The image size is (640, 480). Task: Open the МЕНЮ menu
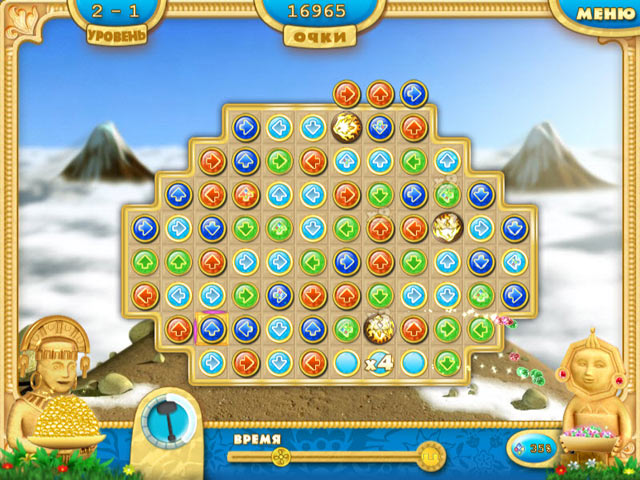[x=606, y=13]
